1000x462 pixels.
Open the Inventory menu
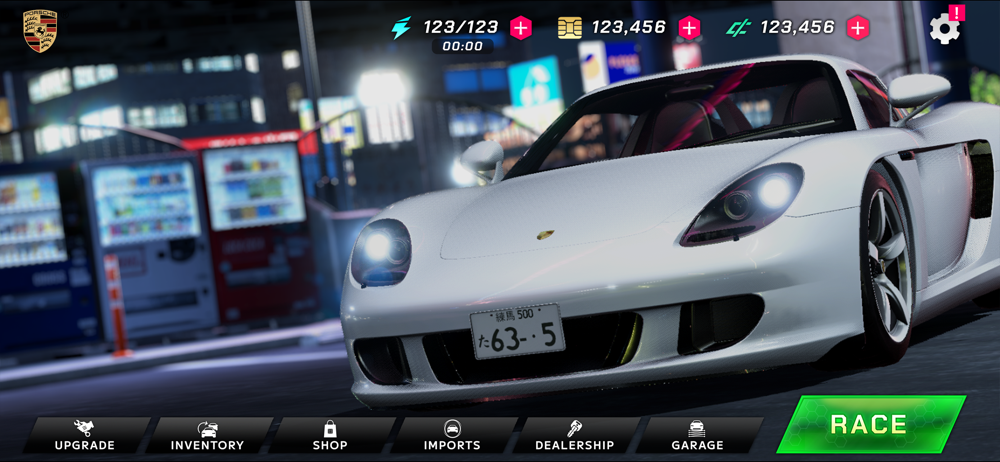(x=207, y=436)
